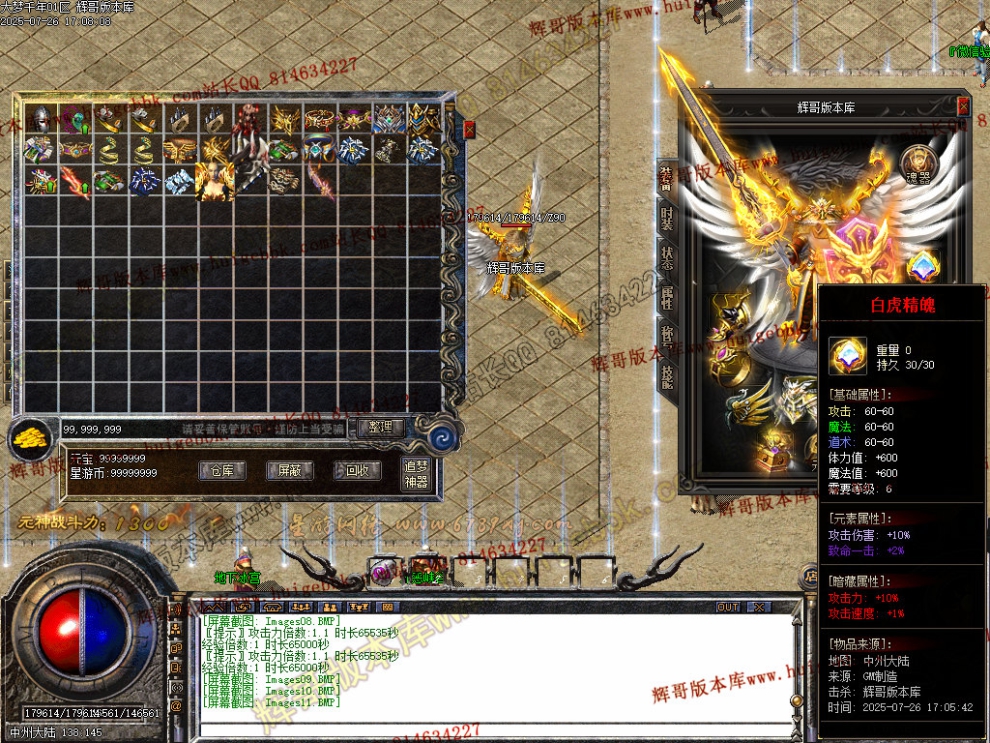
Task: Open the 追梦神器 panel
Action: 415,473
